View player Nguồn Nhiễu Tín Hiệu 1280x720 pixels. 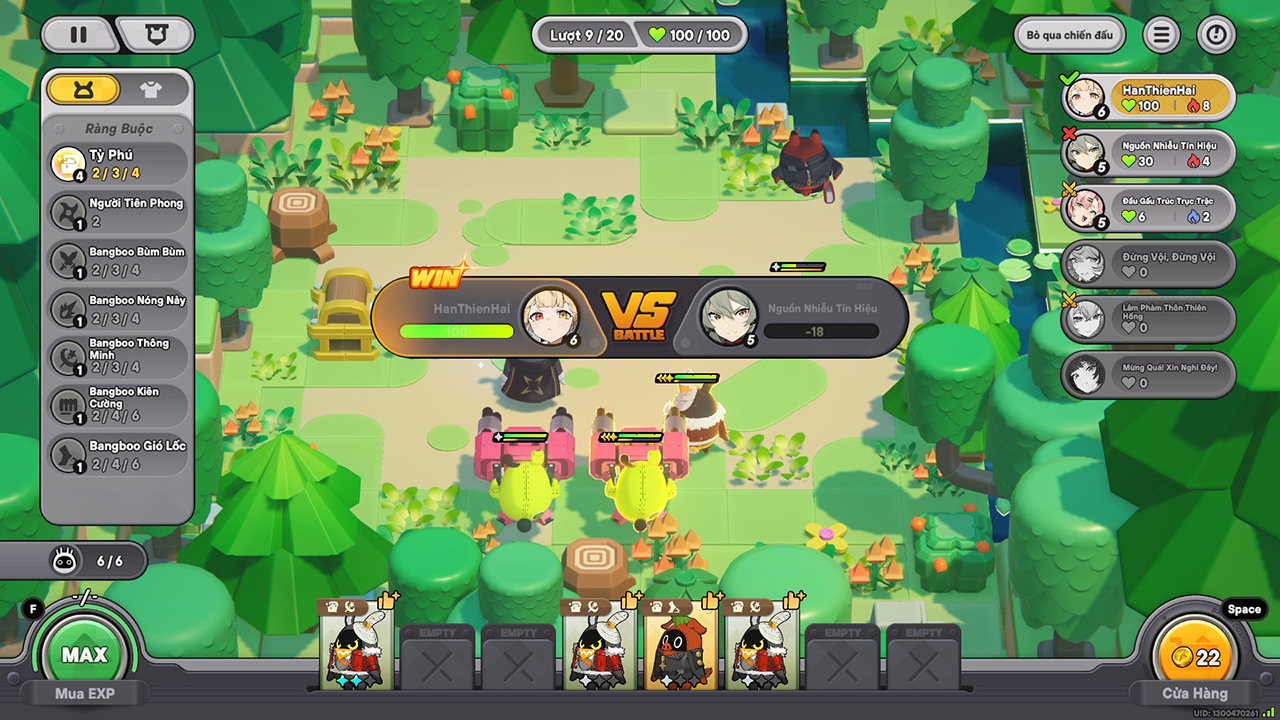point(1148,153)
